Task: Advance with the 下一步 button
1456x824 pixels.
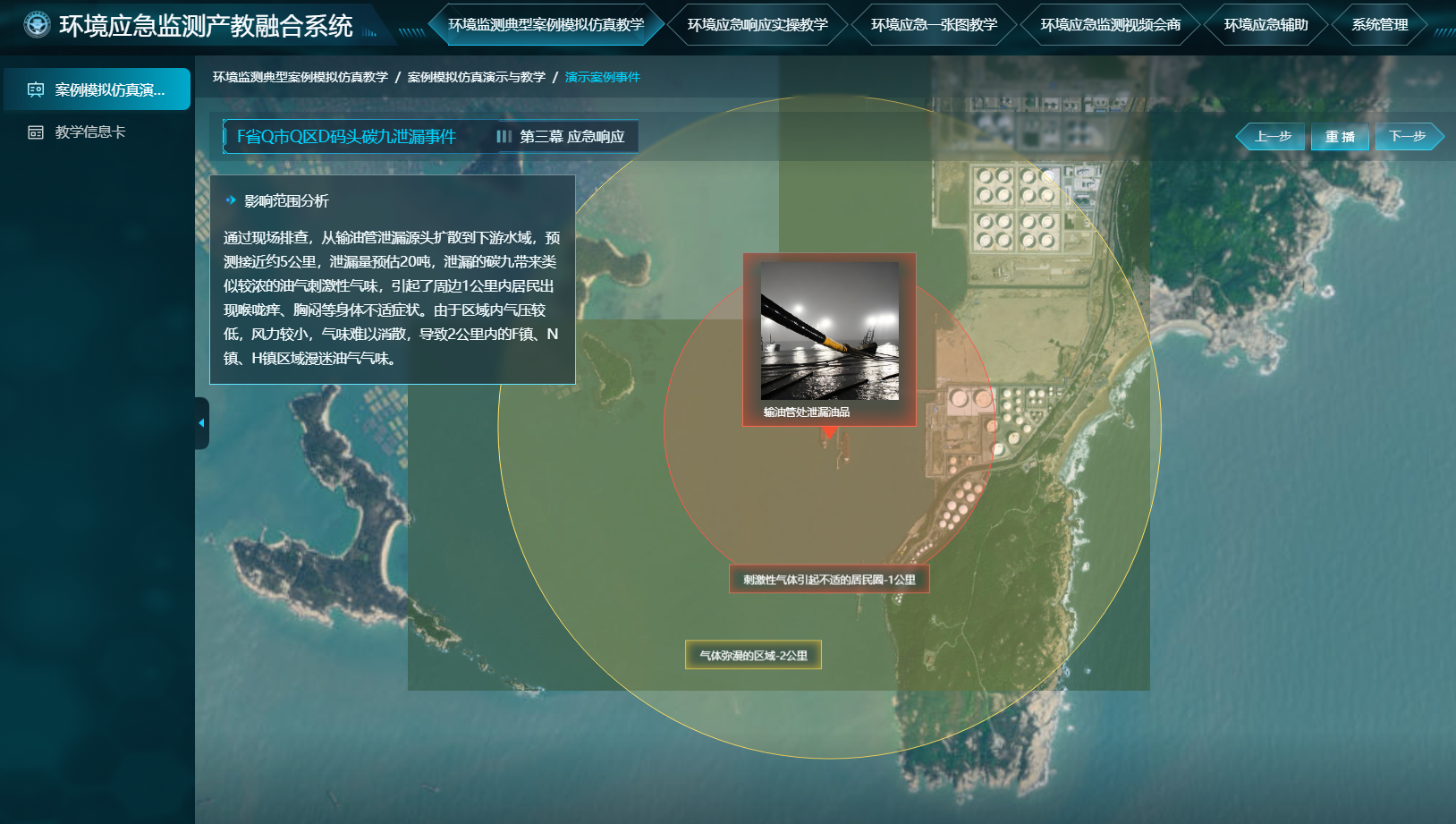Action: [1408, 137]
